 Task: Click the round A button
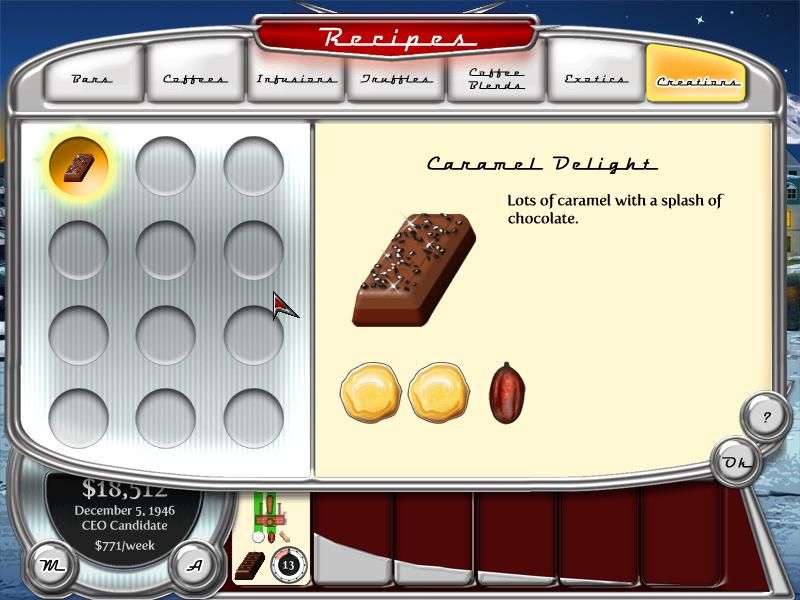(196, 565)
